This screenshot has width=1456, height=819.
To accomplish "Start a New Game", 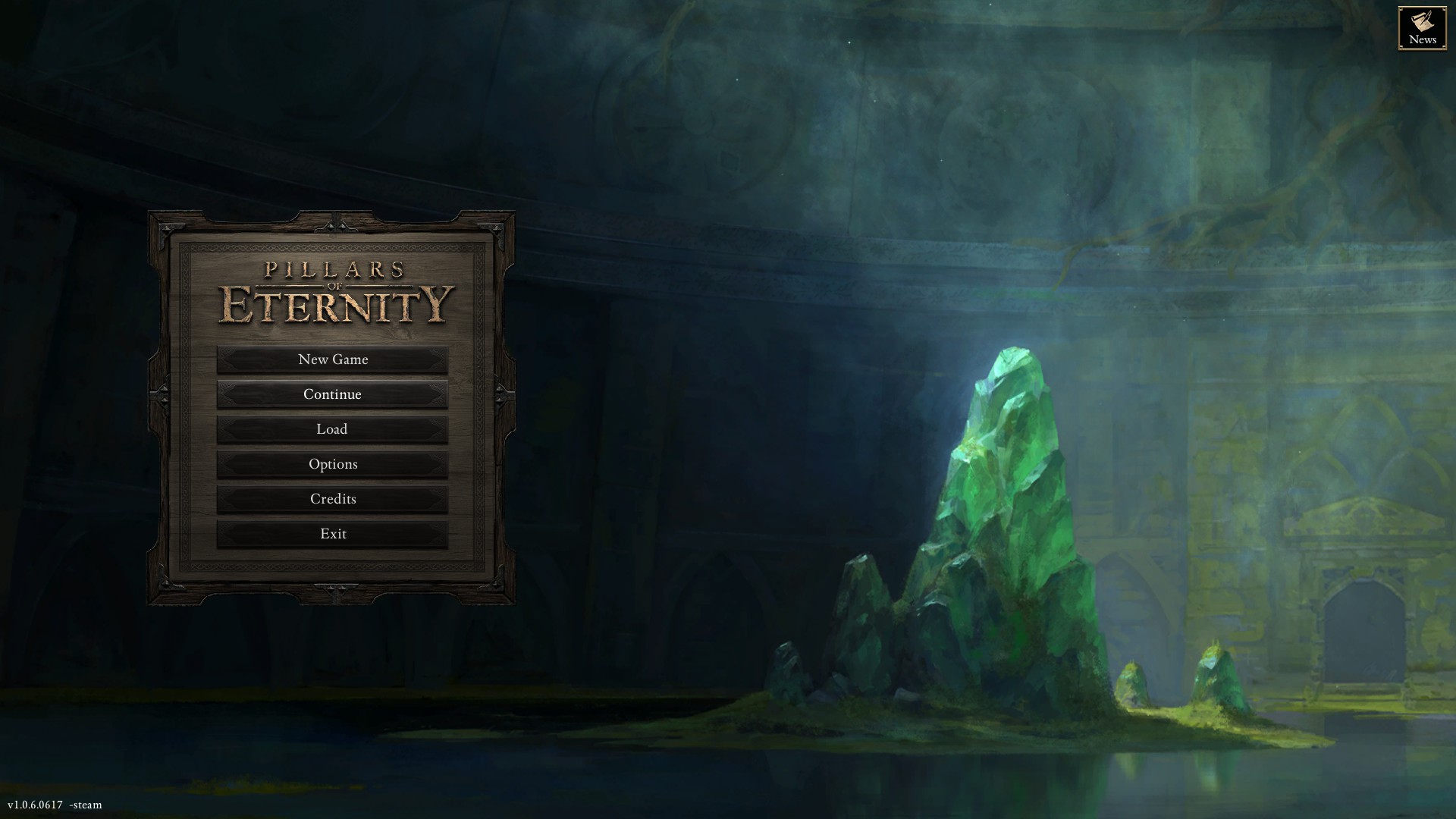I will pyautogui.click(x=334, y=359).
